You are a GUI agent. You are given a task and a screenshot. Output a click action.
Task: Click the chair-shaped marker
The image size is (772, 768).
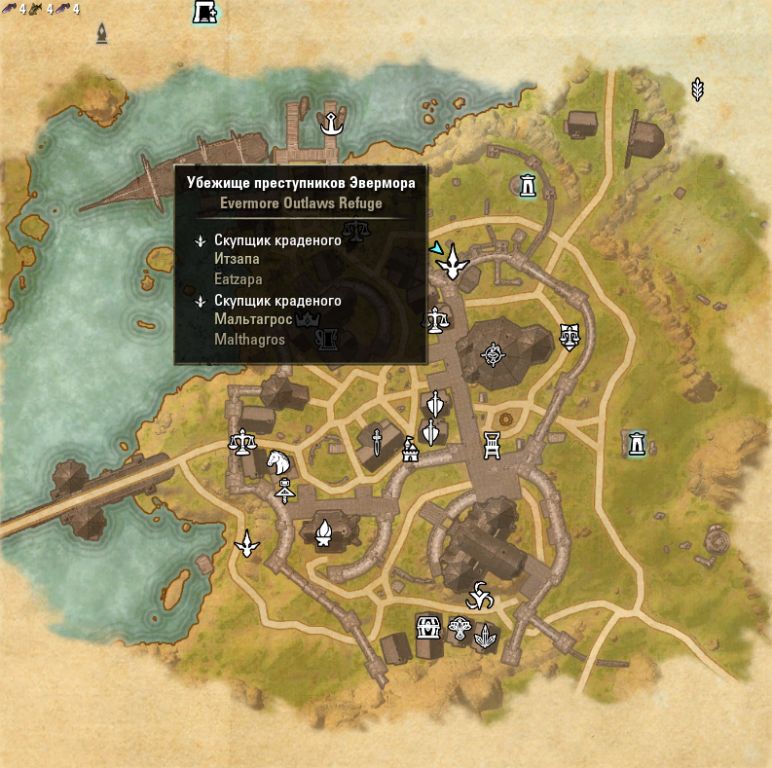pyautogui.click(x=492, y=444)
